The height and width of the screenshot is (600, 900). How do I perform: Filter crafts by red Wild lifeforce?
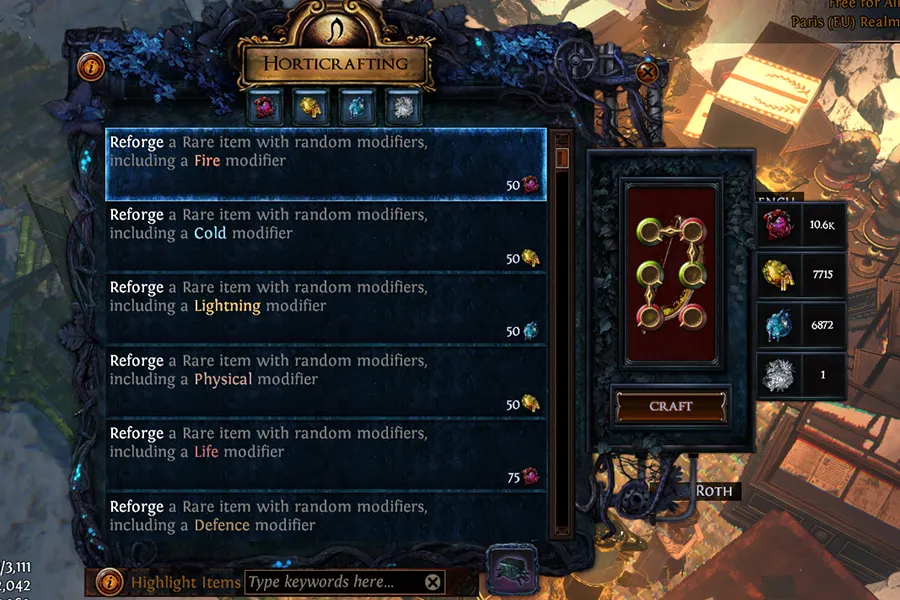267,106
